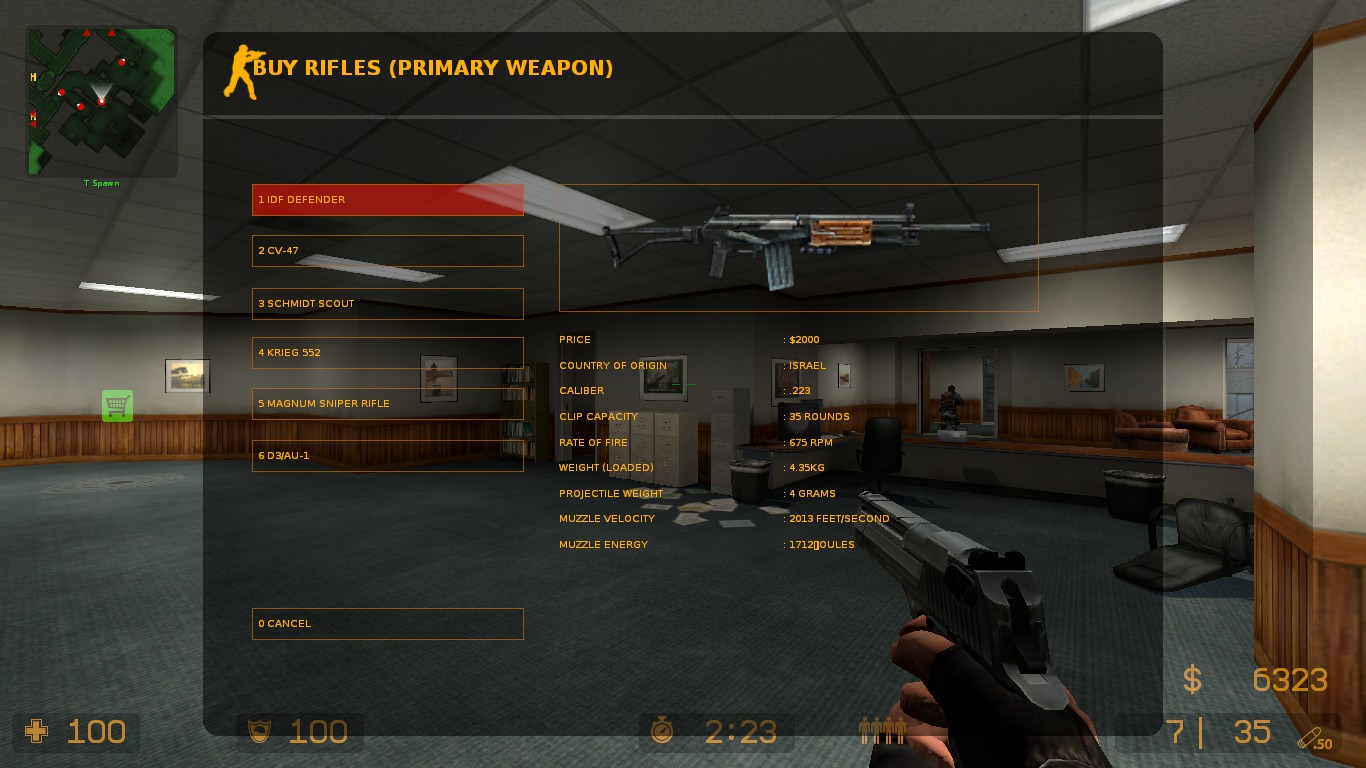Choose the 3 SCHMIDT SCOUT rifle
1366x768 pixels.
point(388,303)
